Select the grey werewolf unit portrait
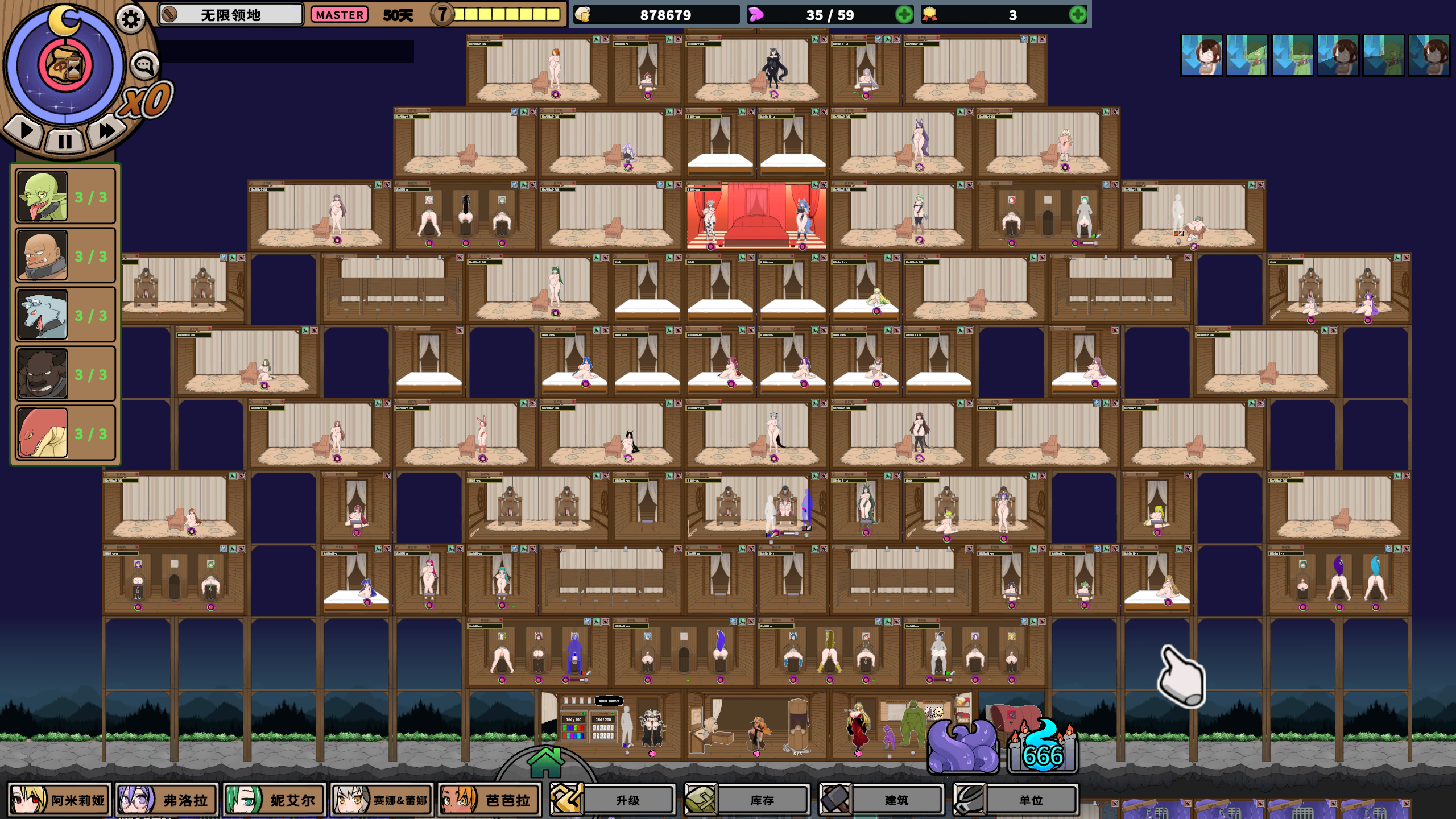The height and width of the screenshot is (819, 1456). (43, 315)
